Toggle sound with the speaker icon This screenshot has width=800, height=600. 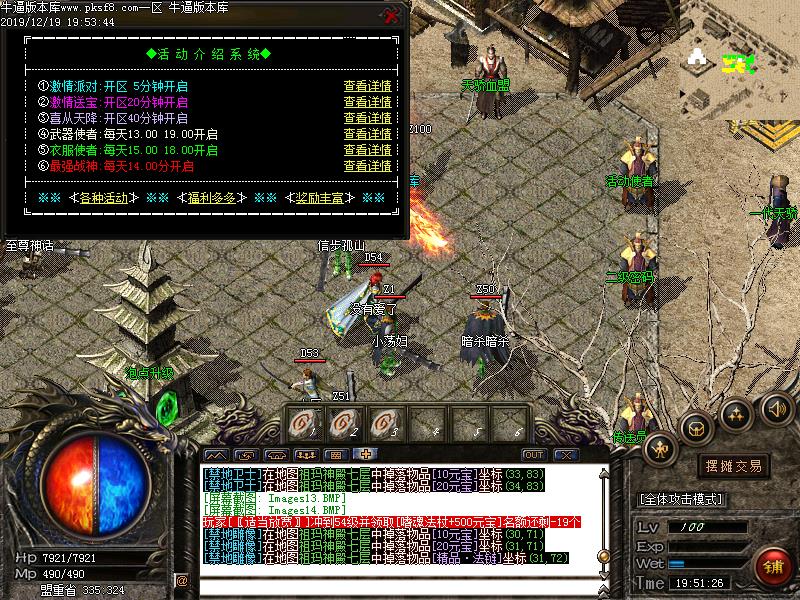(x=776, y=408)
